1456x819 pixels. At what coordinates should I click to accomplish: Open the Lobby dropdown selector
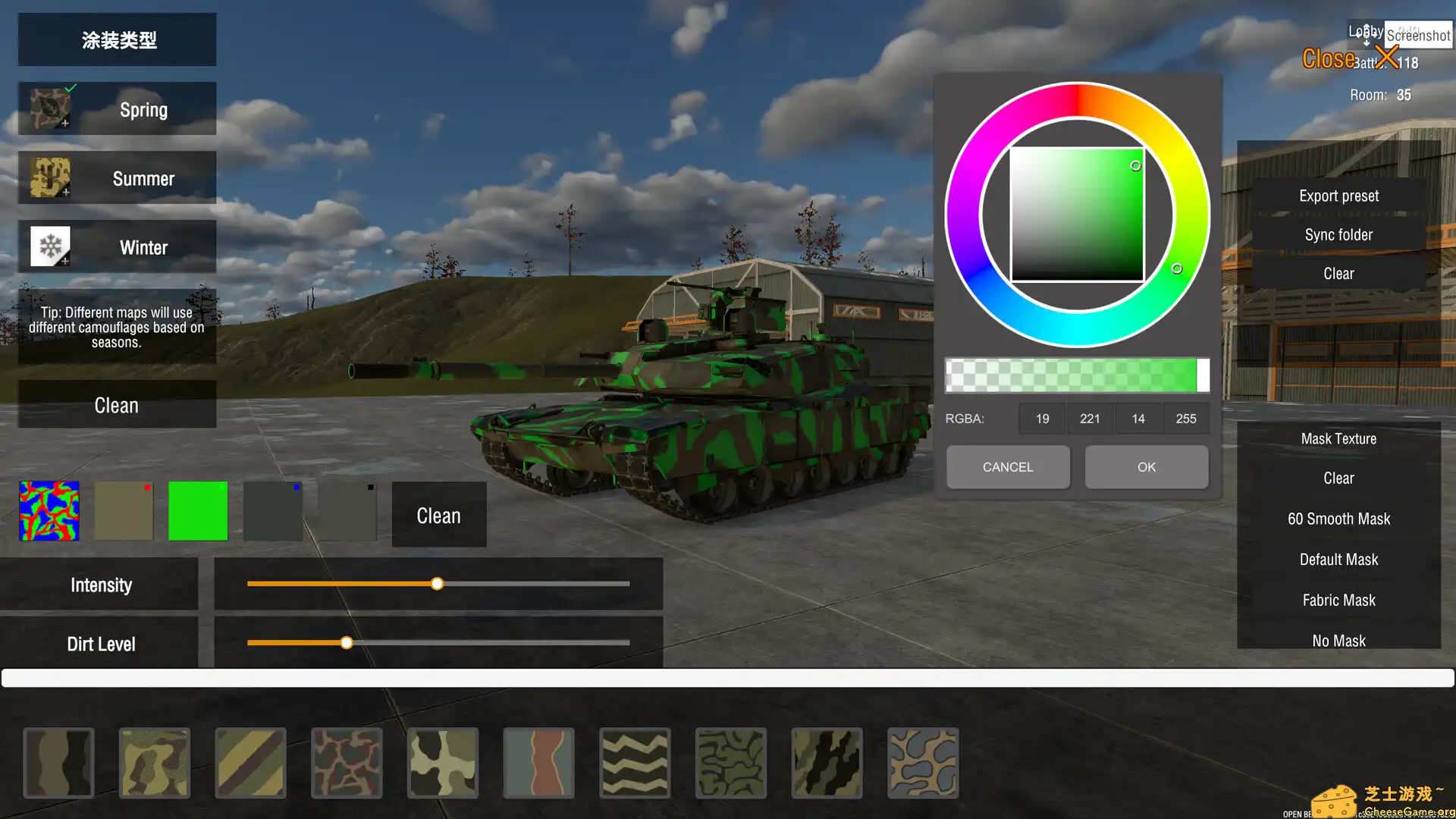coord(1365,31)
